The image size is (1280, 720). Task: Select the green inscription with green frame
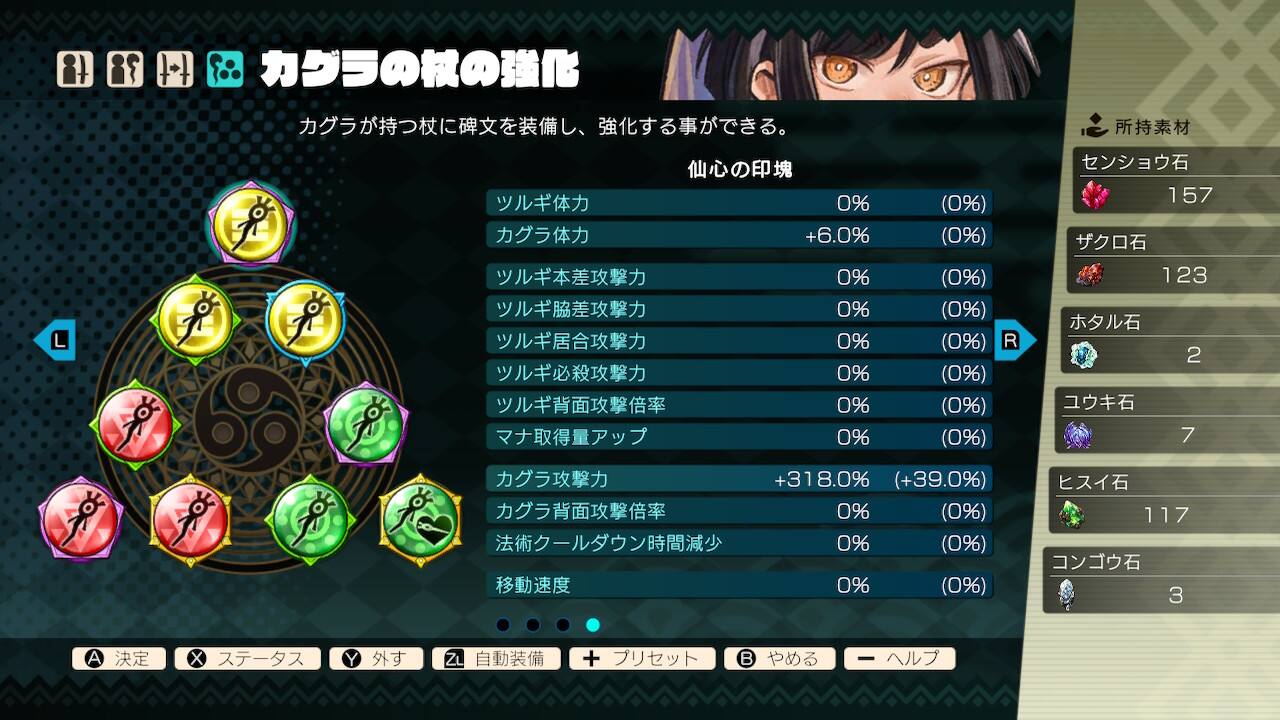pos(310,520)
